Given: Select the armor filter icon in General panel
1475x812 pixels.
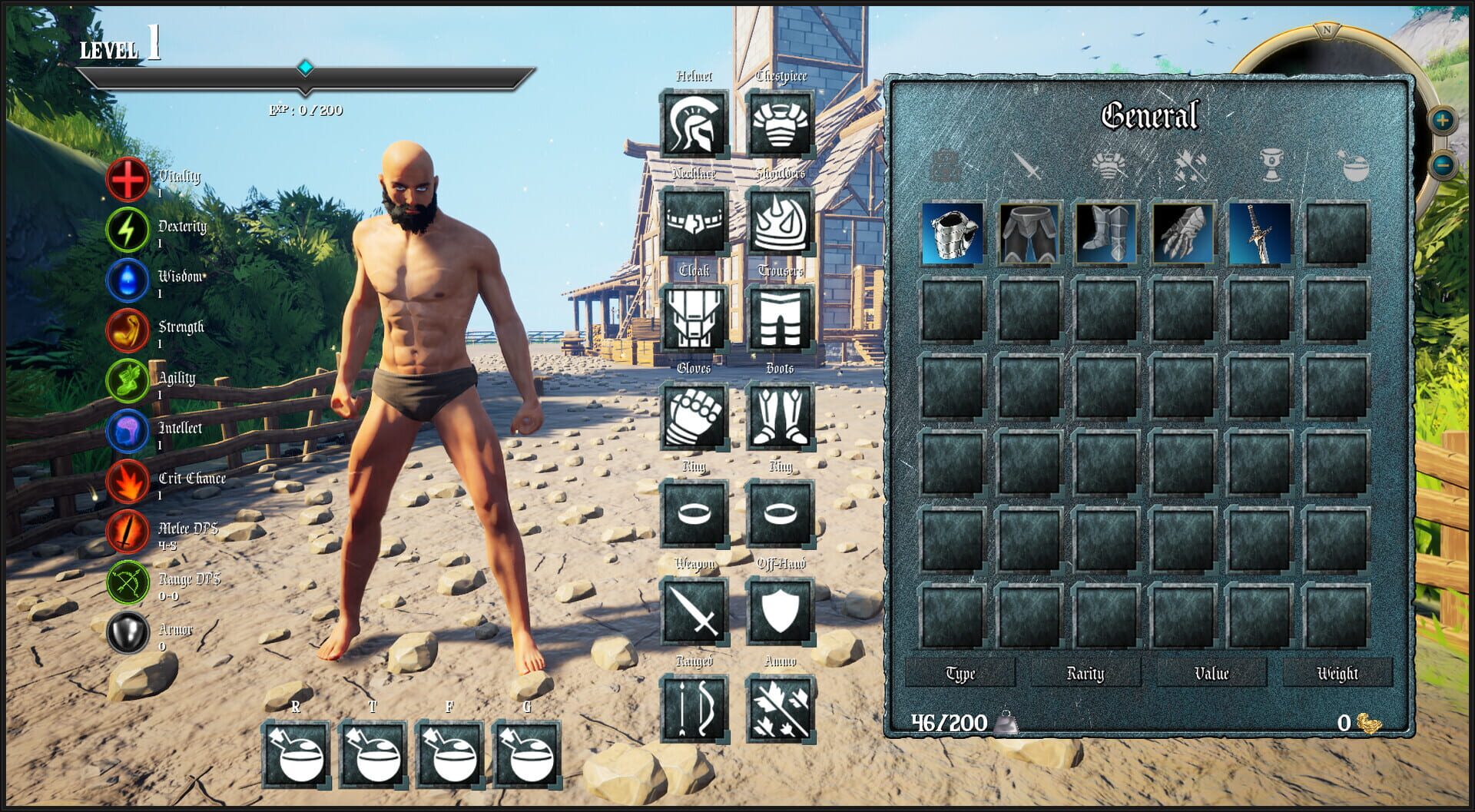Looking at the screenshot, I should point(1110,169).
